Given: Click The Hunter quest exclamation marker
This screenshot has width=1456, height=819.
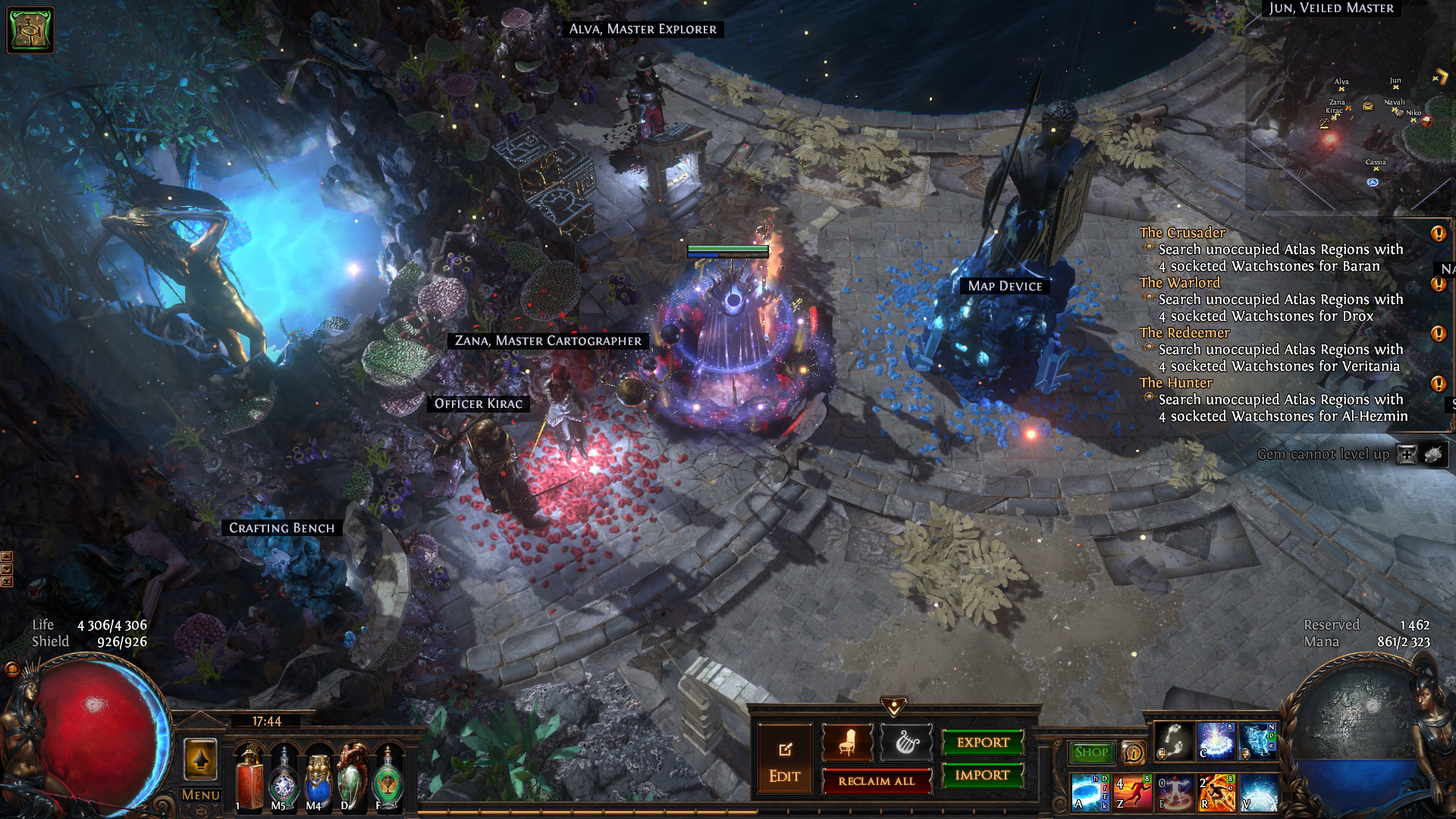Looking at the screenshot, I should pos(1438,384).
